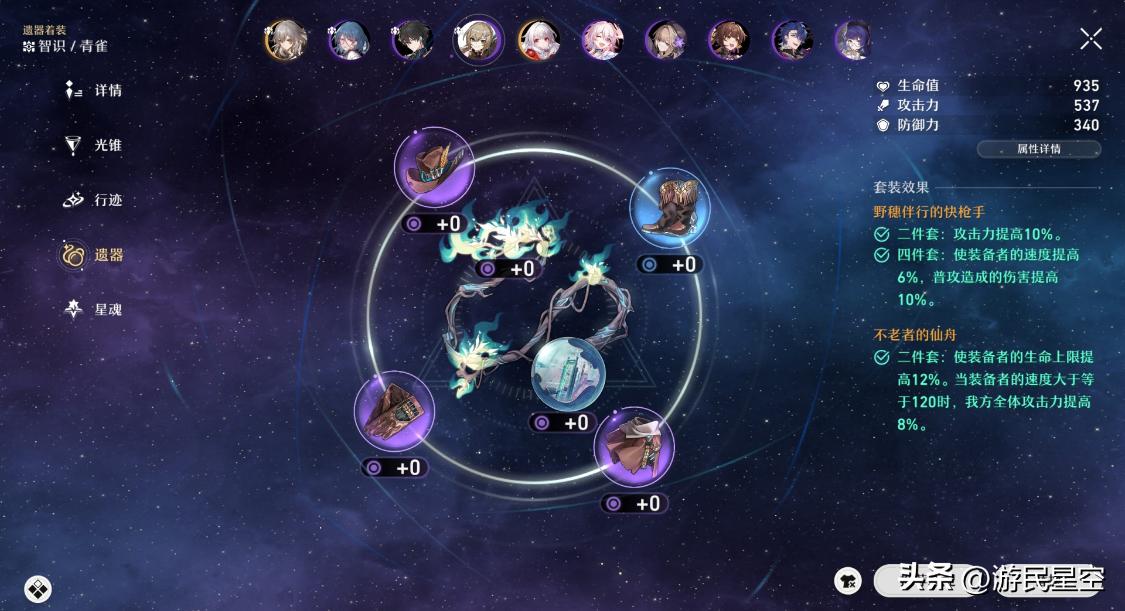Open the 行迹 traces tab
This screenshot has height=611, width=1125.
[93, 200]
